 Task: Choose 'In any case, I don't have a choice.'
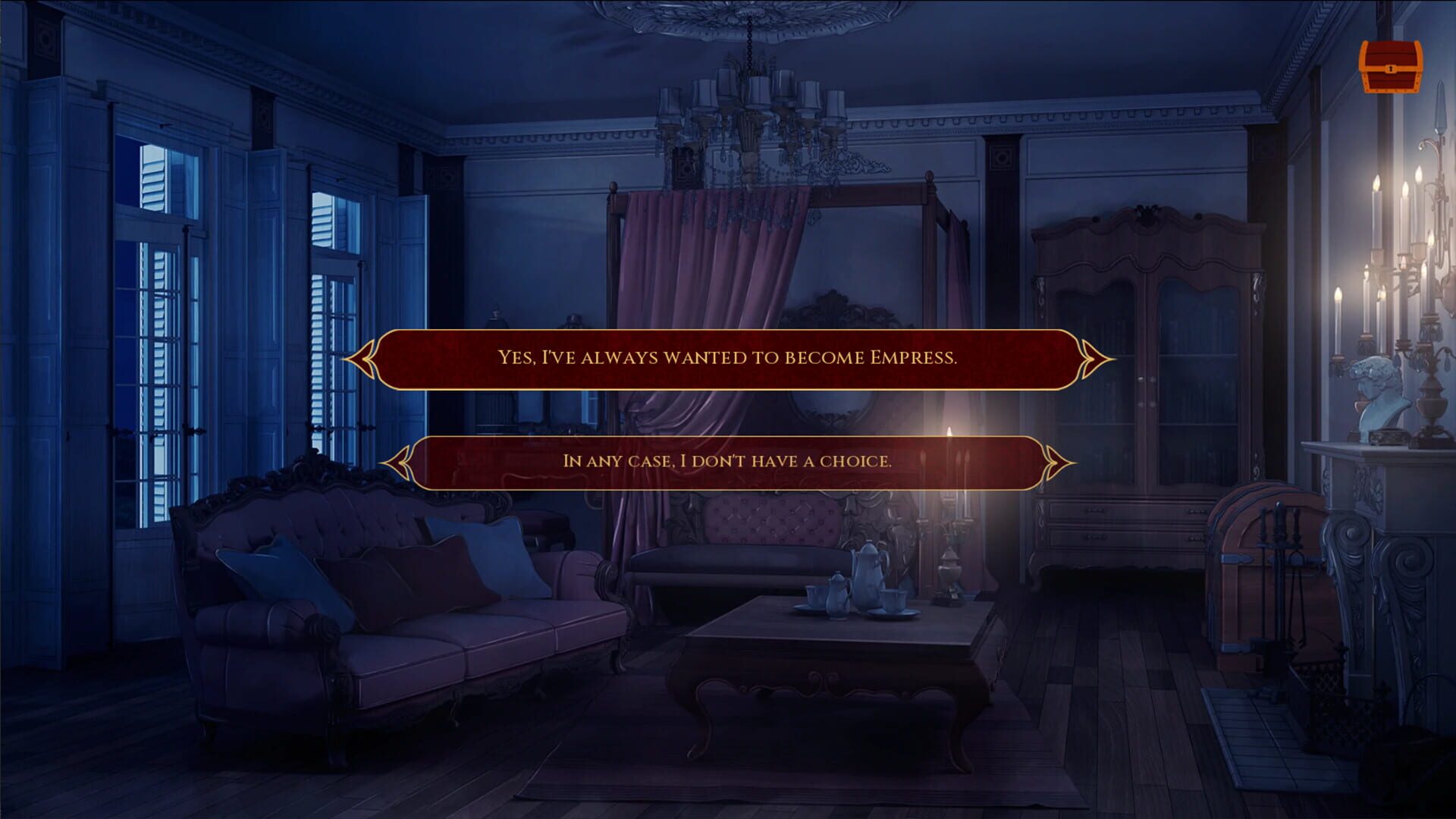[x=726, y=459]
